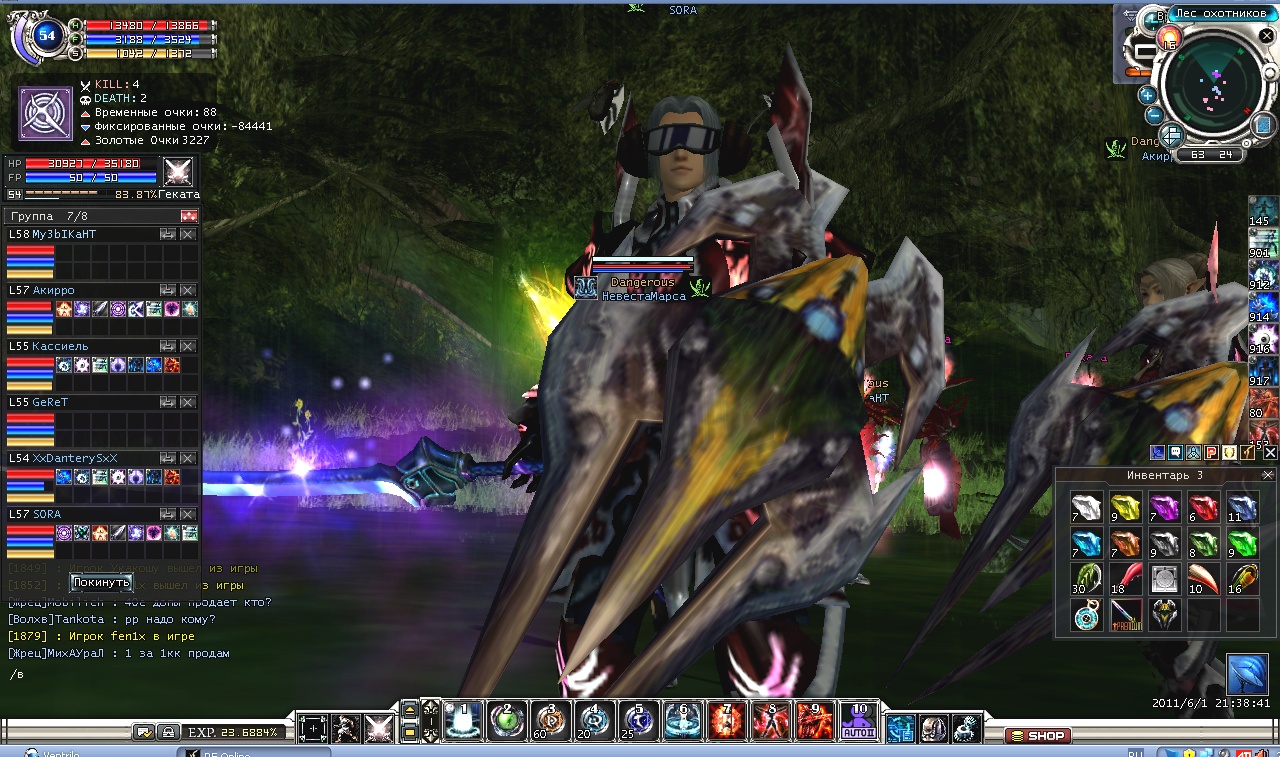The width and height of the screenshot is (1280, 757).
Task: Select party member SORA in group list
Action: click(80, 514)
